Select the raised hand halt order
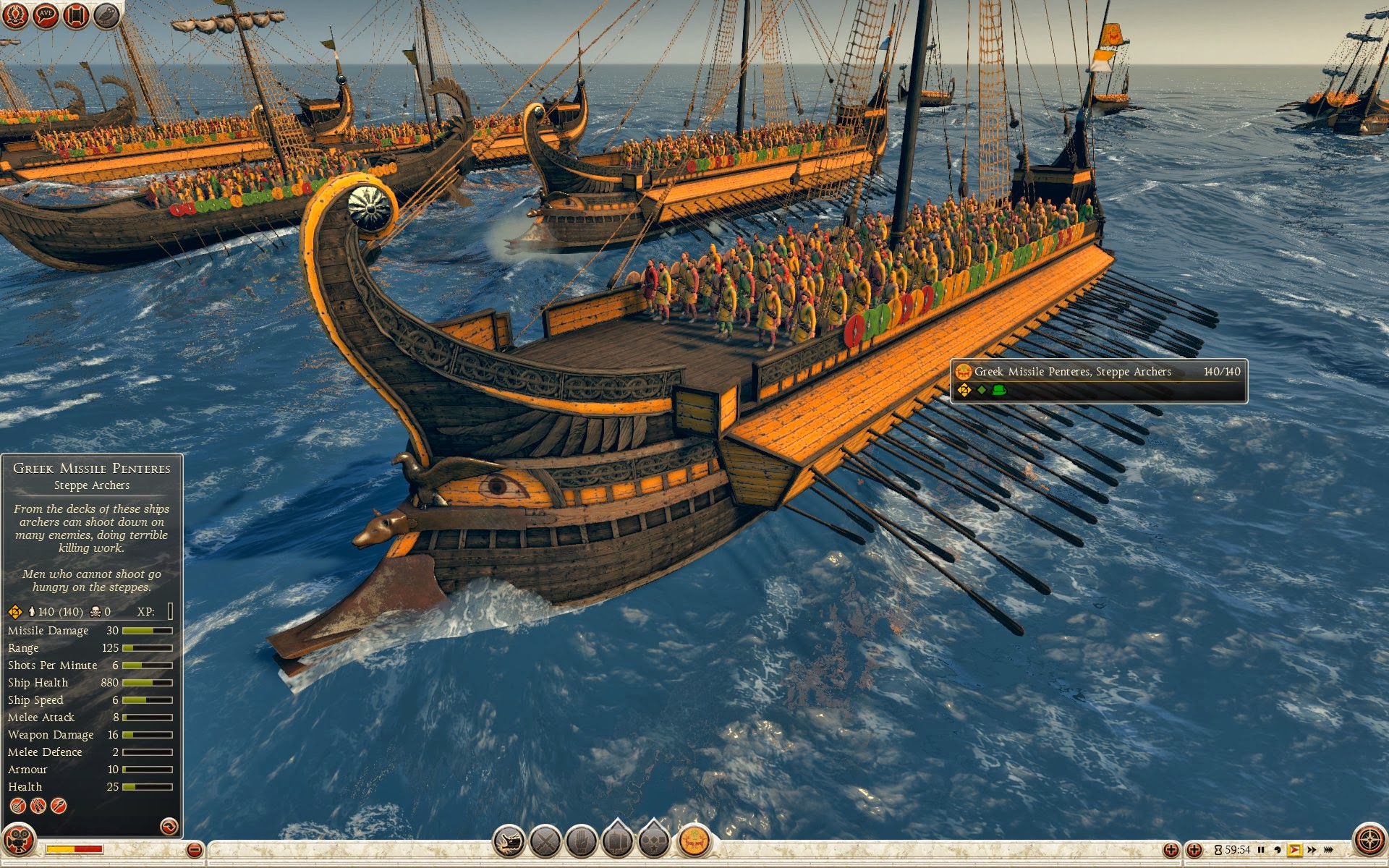The image size is (1389, 868). (x=581, y=841)
